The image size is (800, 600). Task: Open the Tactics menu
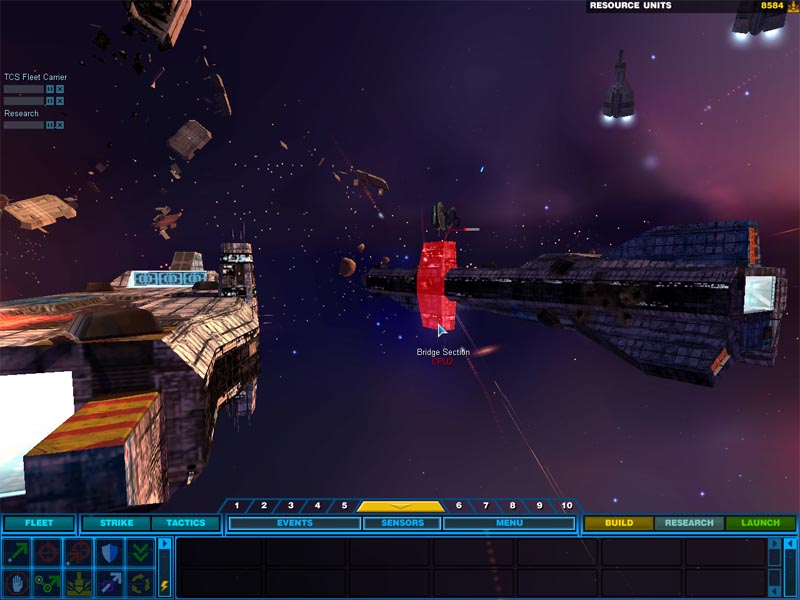click(x=185, y=523)
